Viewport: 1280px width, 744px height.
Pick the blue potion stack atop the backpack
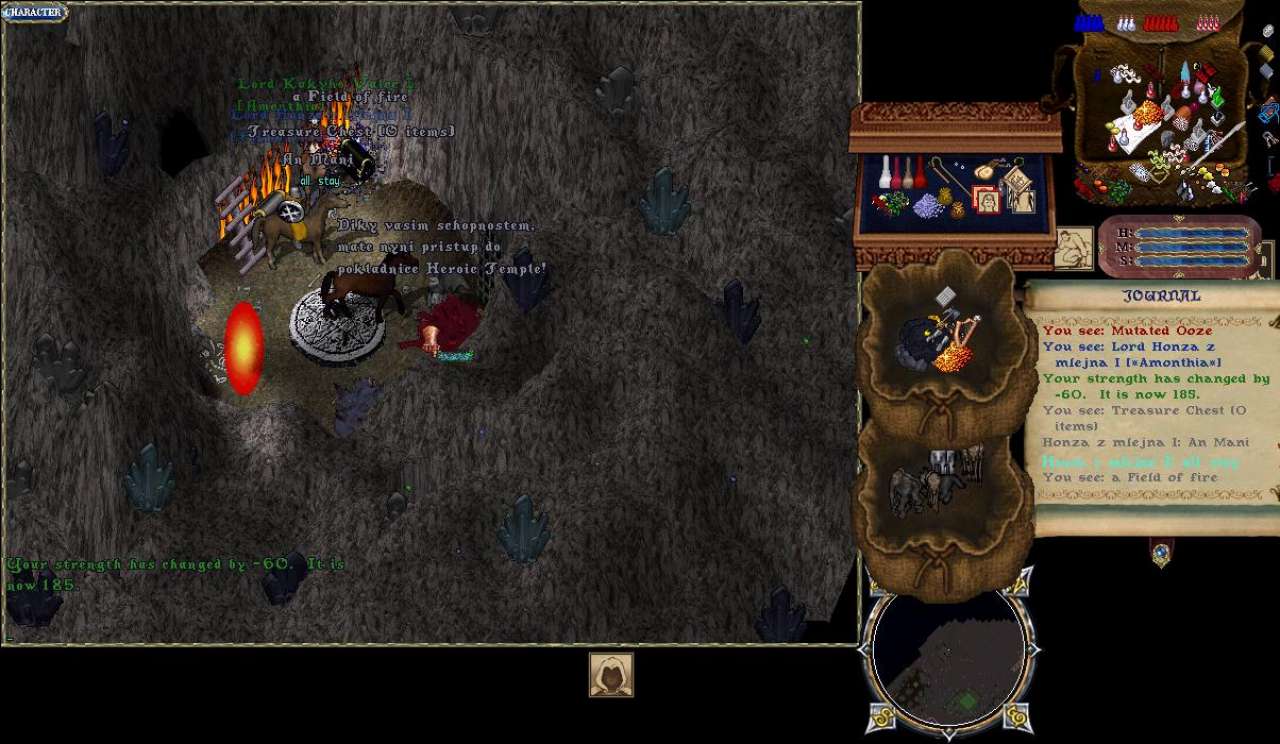click(1089, 23)
